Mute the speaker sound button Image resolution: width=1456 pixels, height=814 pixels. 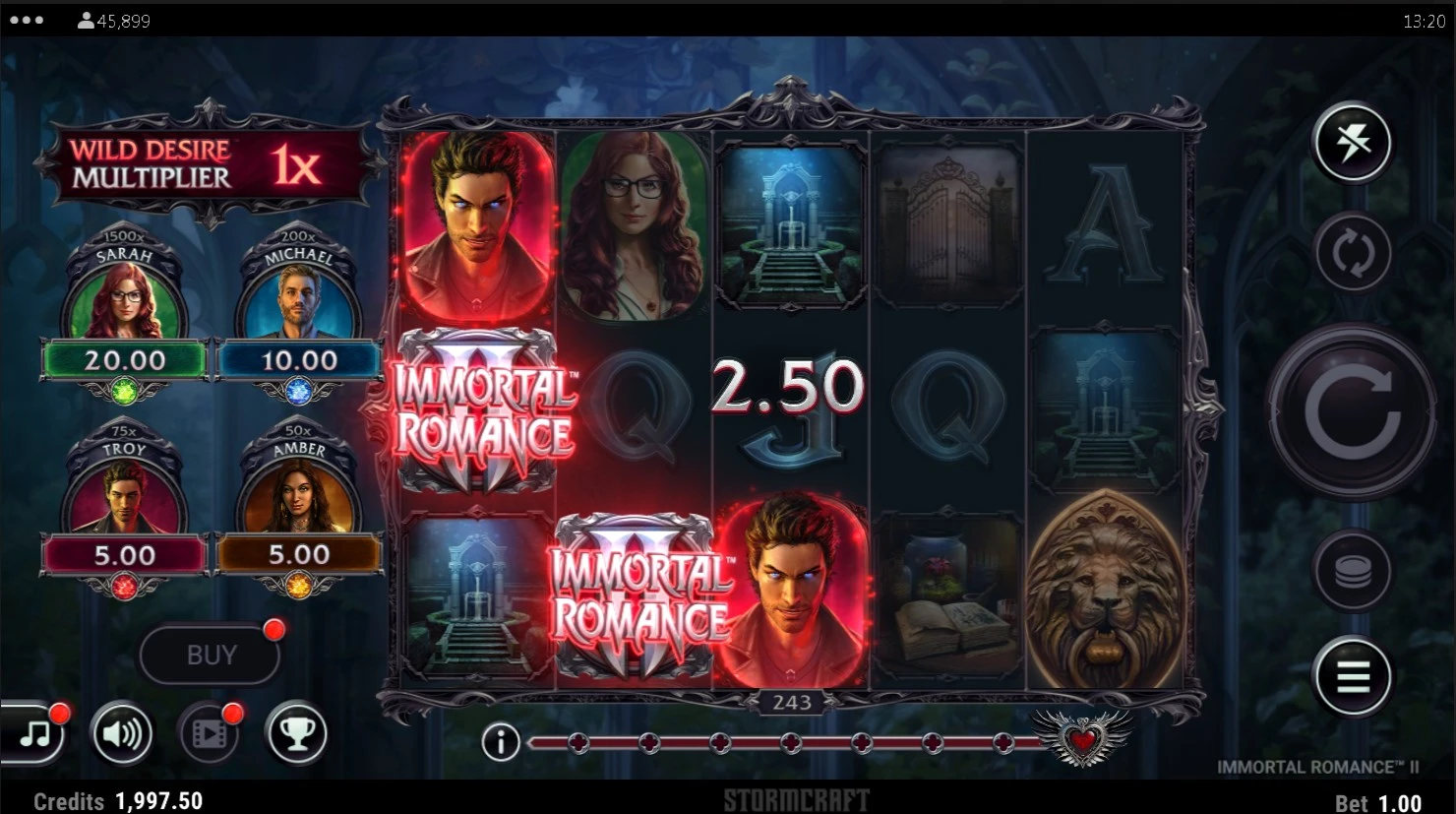click(x=120, y=733)
